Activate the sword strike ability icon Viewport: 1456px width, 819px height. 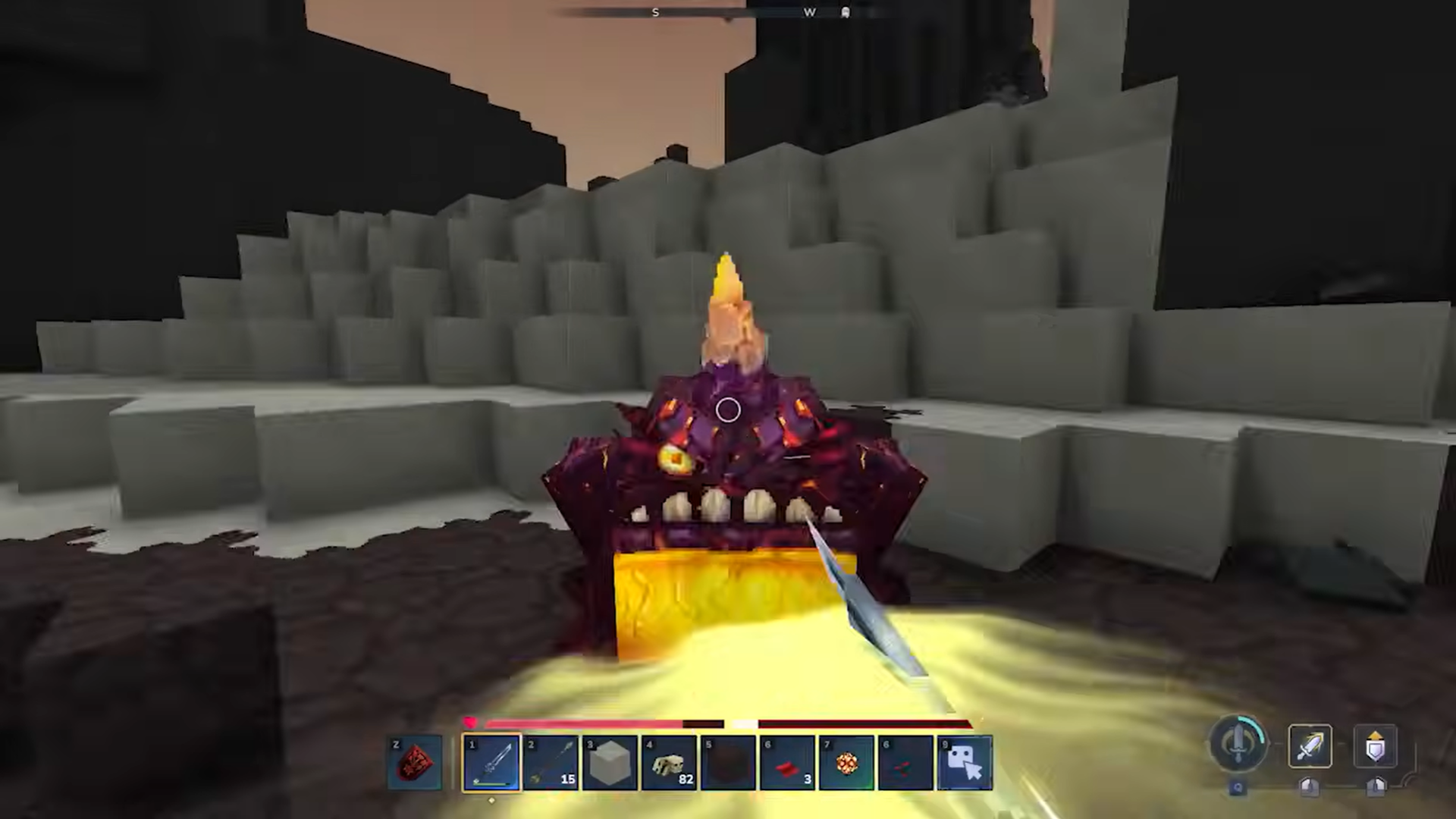pos(1311,747)
